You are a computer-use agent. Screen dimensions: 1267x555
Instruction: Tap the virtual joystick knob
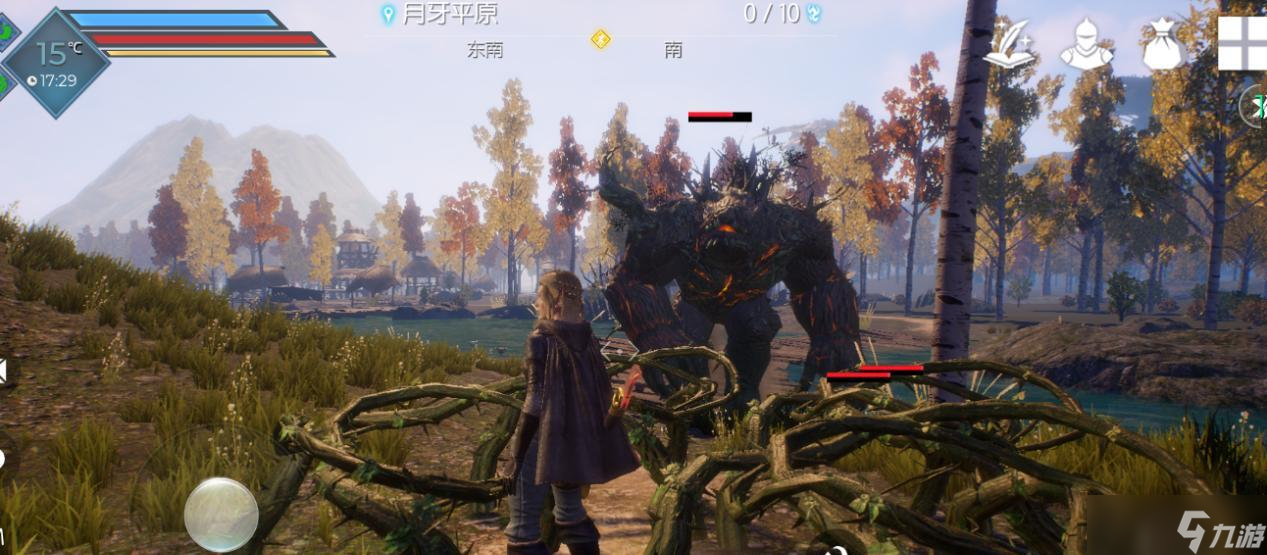[x=221, y=514]
